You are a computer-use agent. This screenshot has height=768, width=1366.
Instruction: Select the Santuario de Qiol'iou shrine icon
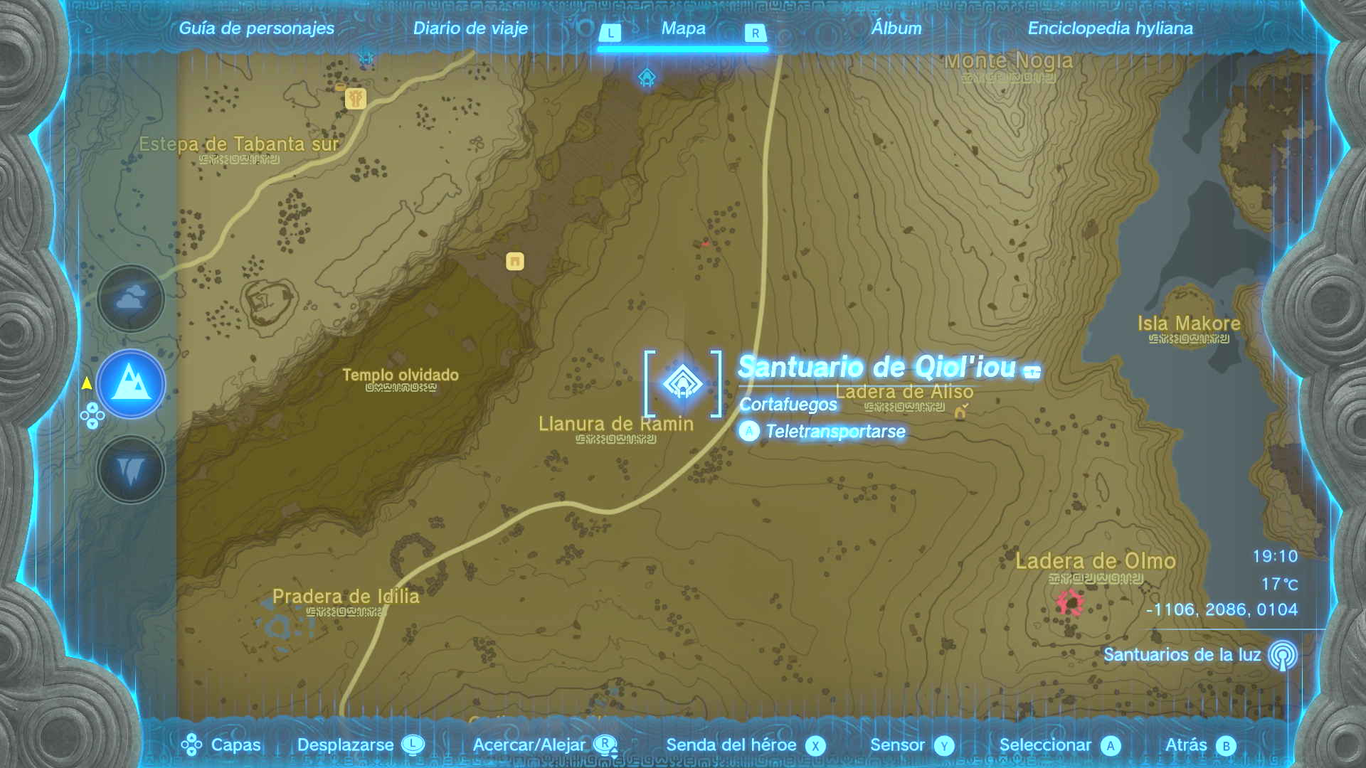[684, 382]
